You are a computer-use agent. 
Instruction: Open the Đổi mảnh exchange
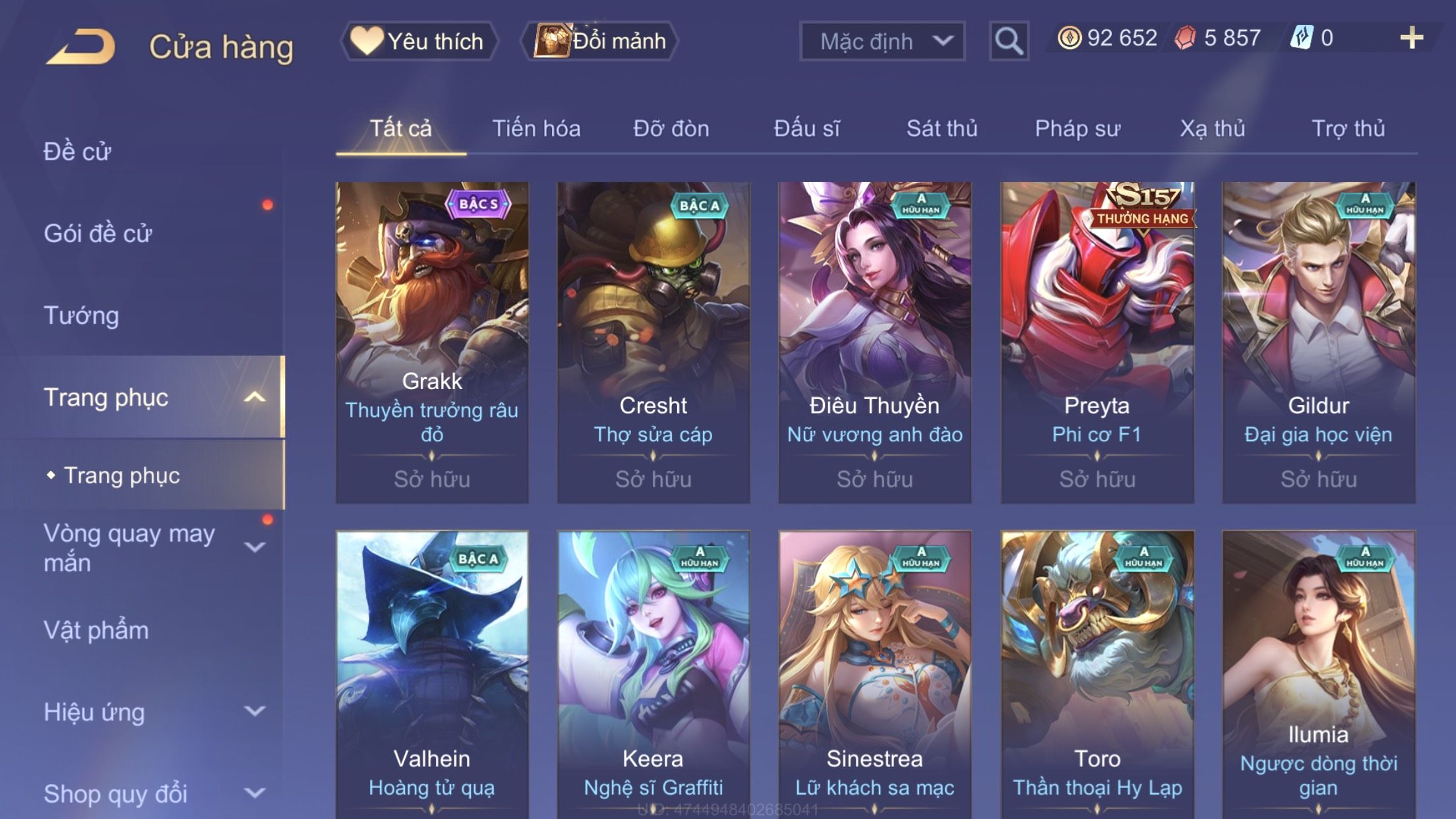click(600, 41)
